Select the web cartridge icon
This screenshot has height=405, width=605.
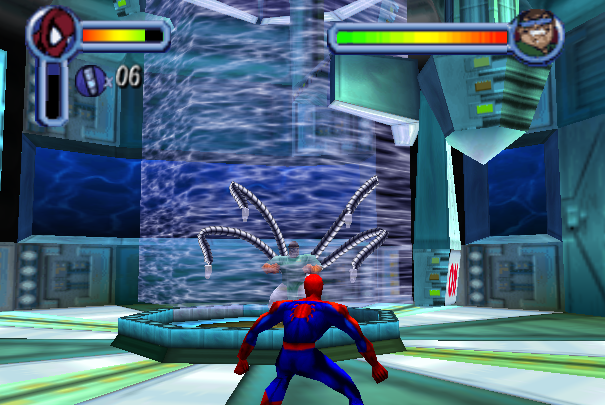[89, 78]
